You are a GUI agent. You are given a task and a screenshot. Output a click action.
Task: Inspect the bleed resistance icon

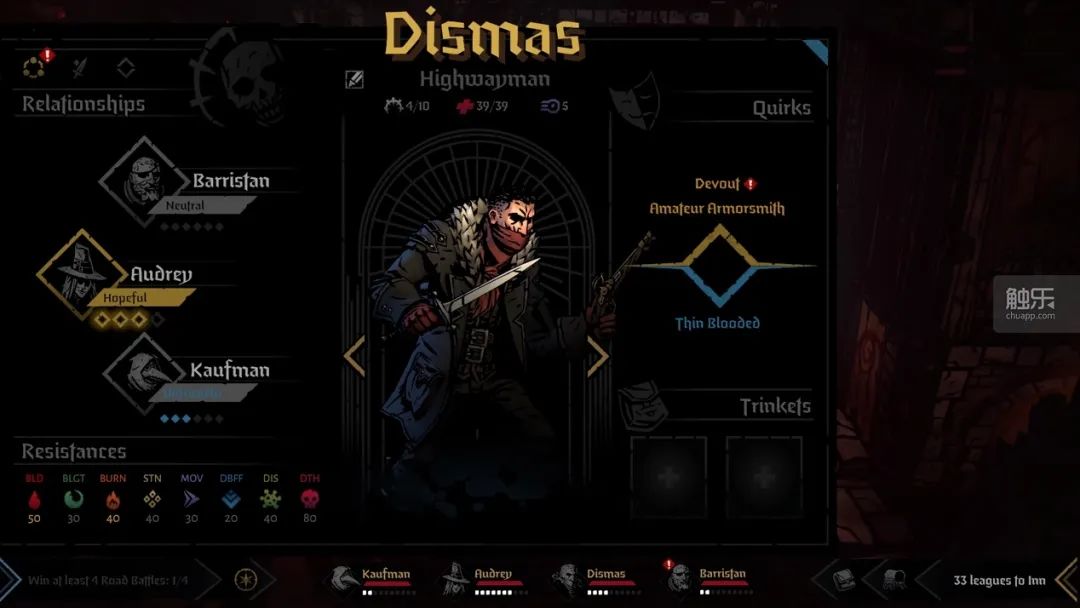point(34,498)
